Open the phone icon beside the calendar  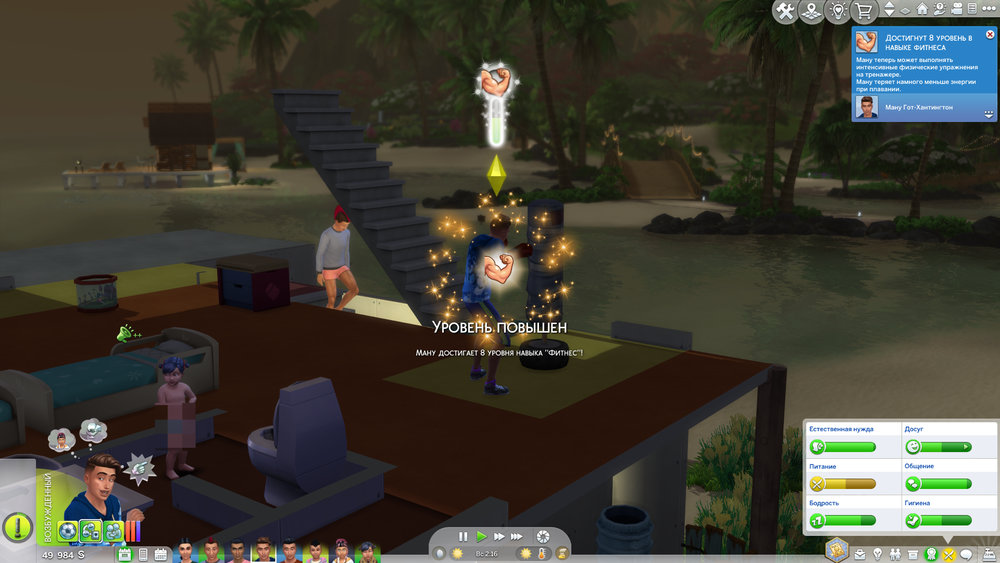click(x=144, y=553)
